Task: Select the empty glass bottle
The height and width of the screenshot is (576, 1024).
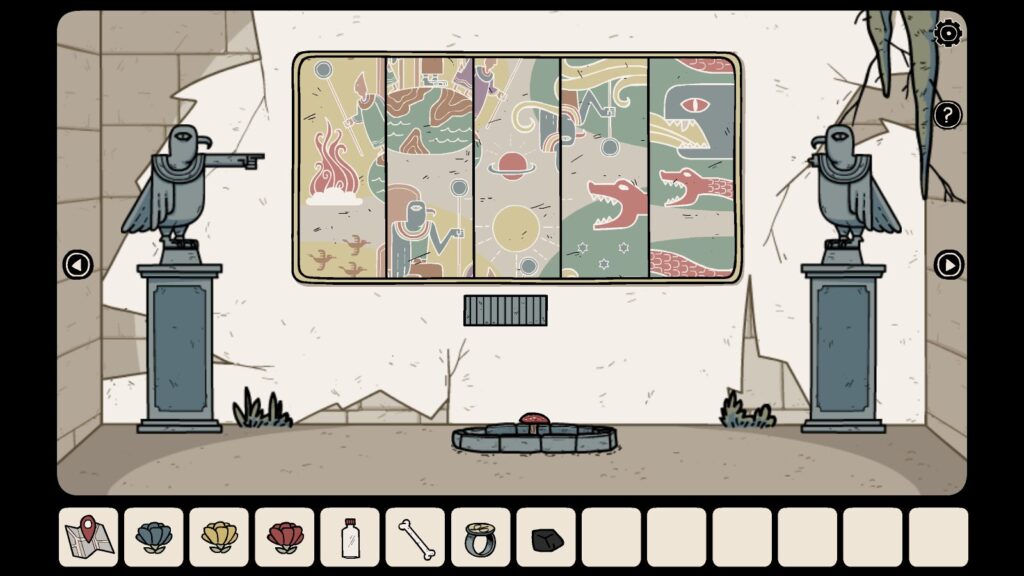Action: (350, 537)
